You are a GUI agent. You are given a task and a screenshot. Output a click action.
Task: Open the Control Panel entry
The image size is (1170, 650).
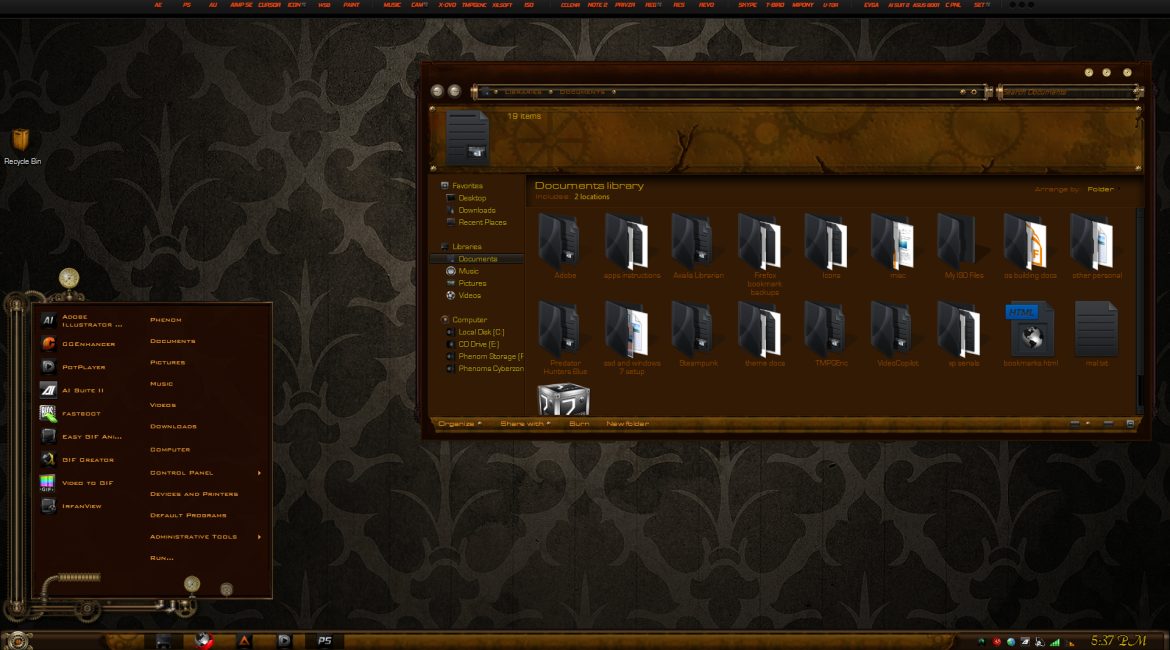point(181,472)
